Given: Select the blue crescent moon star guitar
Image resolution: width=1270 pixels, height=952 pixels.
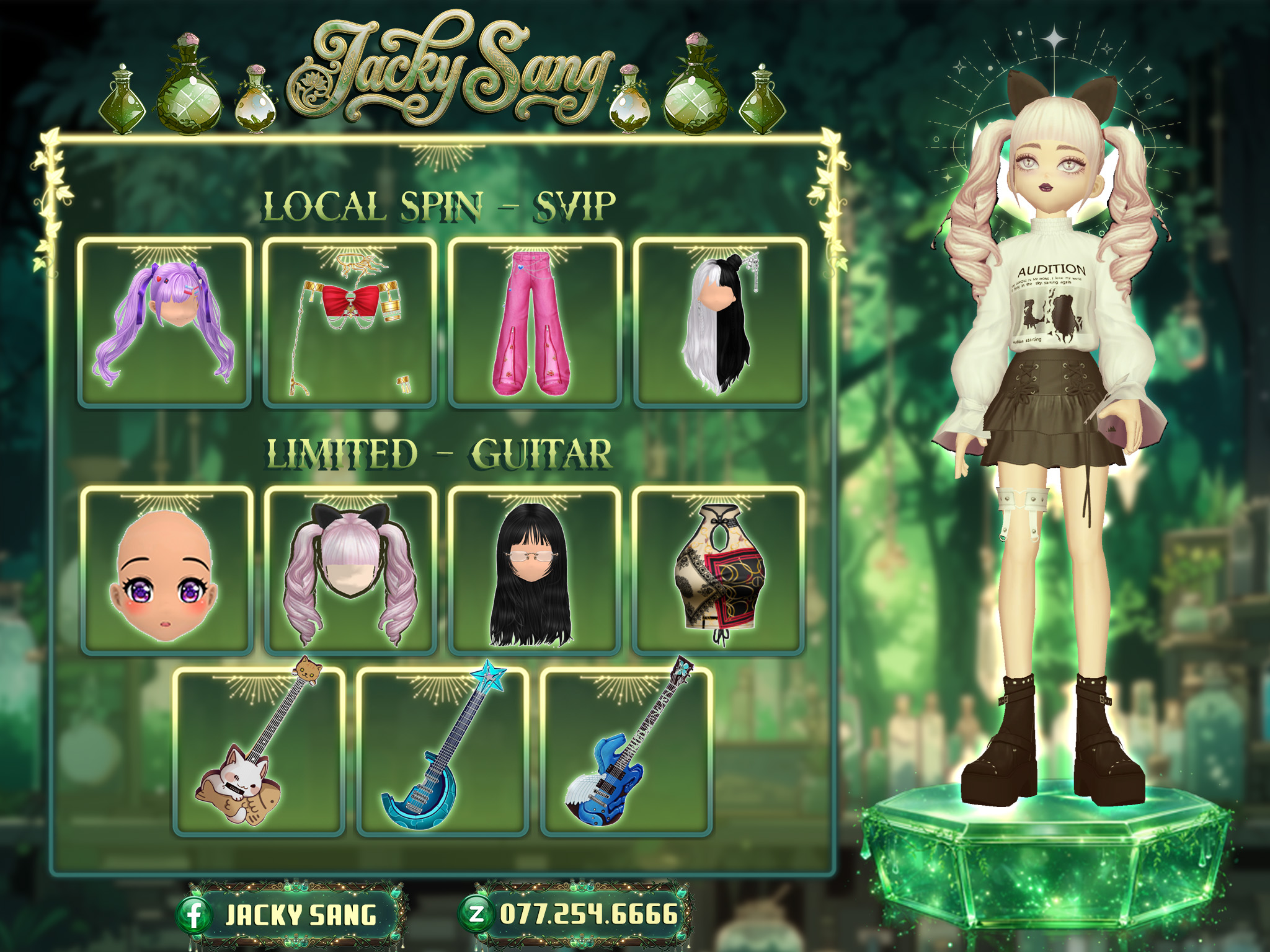Looking at the screenshot, I should pyautogui.click(x=442, y=752).
